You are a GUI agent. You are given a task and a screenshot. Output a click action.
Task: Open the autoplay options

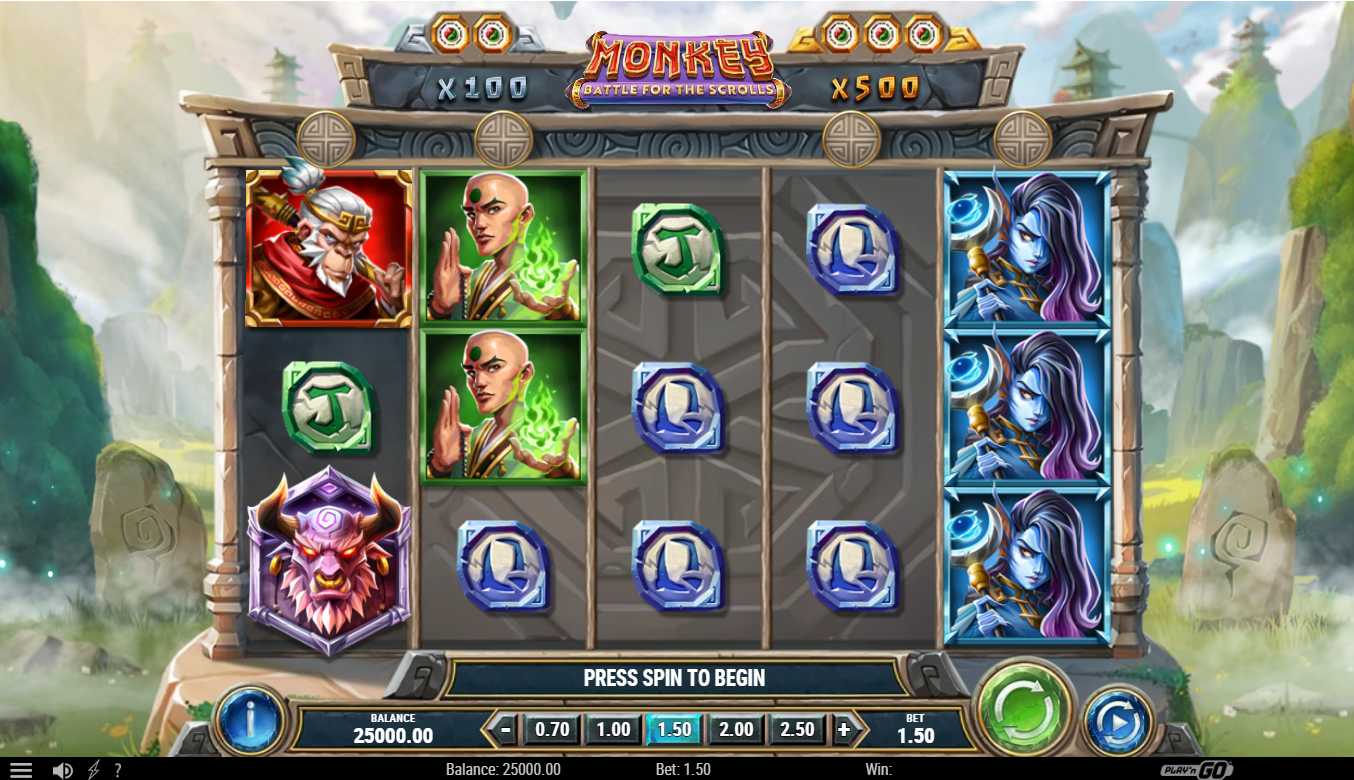[1117, 721]
